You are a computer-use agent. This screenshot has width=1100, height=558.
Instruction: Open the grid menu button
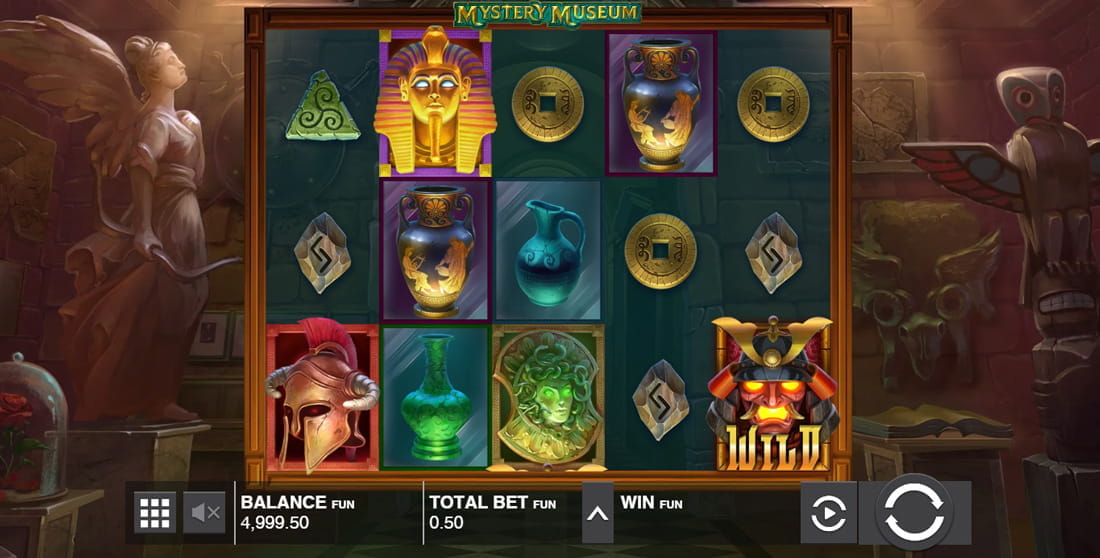pyautogui.click(x=155, y=512)
